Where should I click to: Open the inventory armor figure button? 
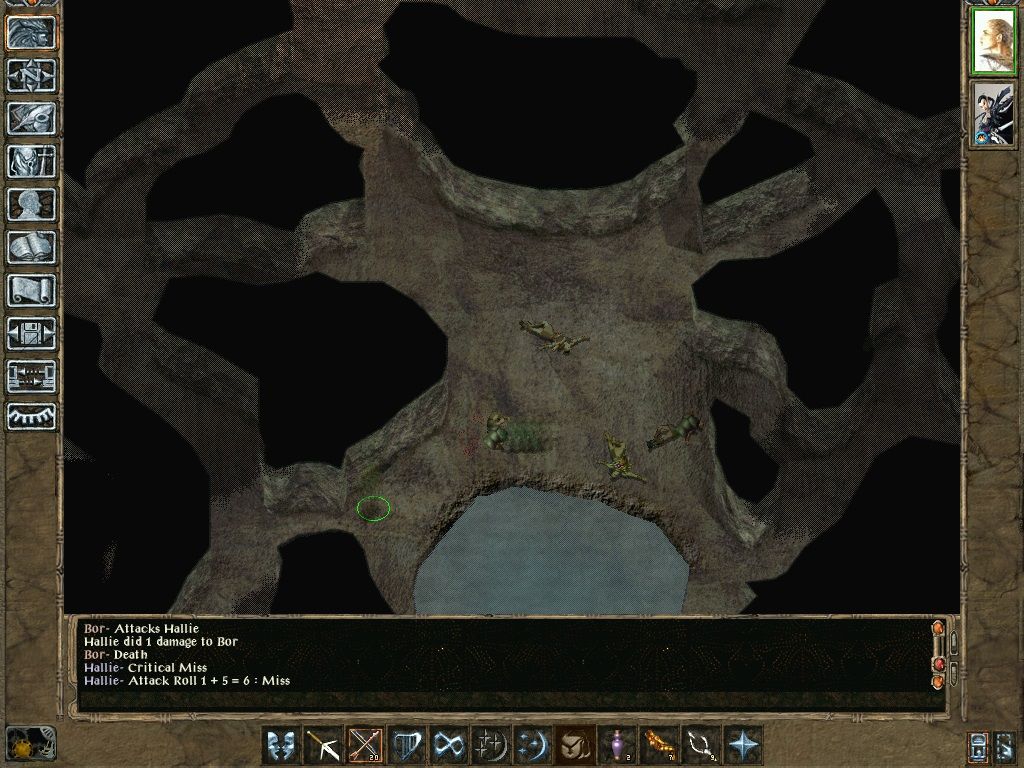pos(31,161)
